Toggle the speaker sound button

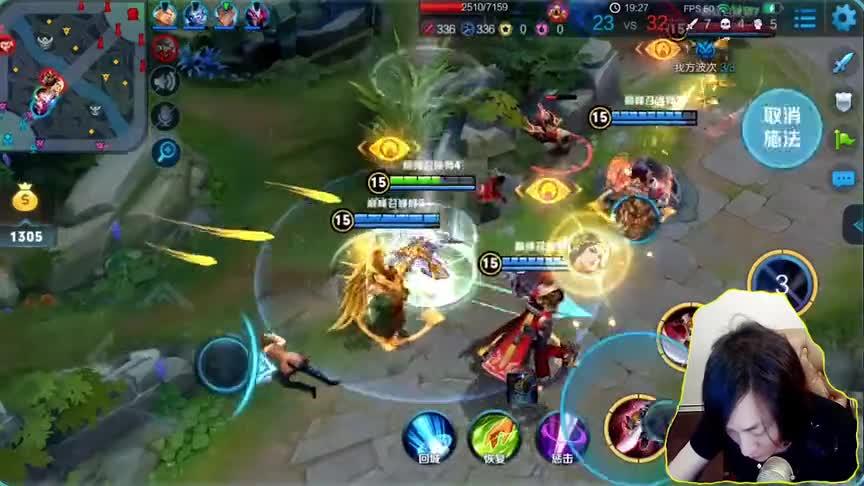point(165,82)
